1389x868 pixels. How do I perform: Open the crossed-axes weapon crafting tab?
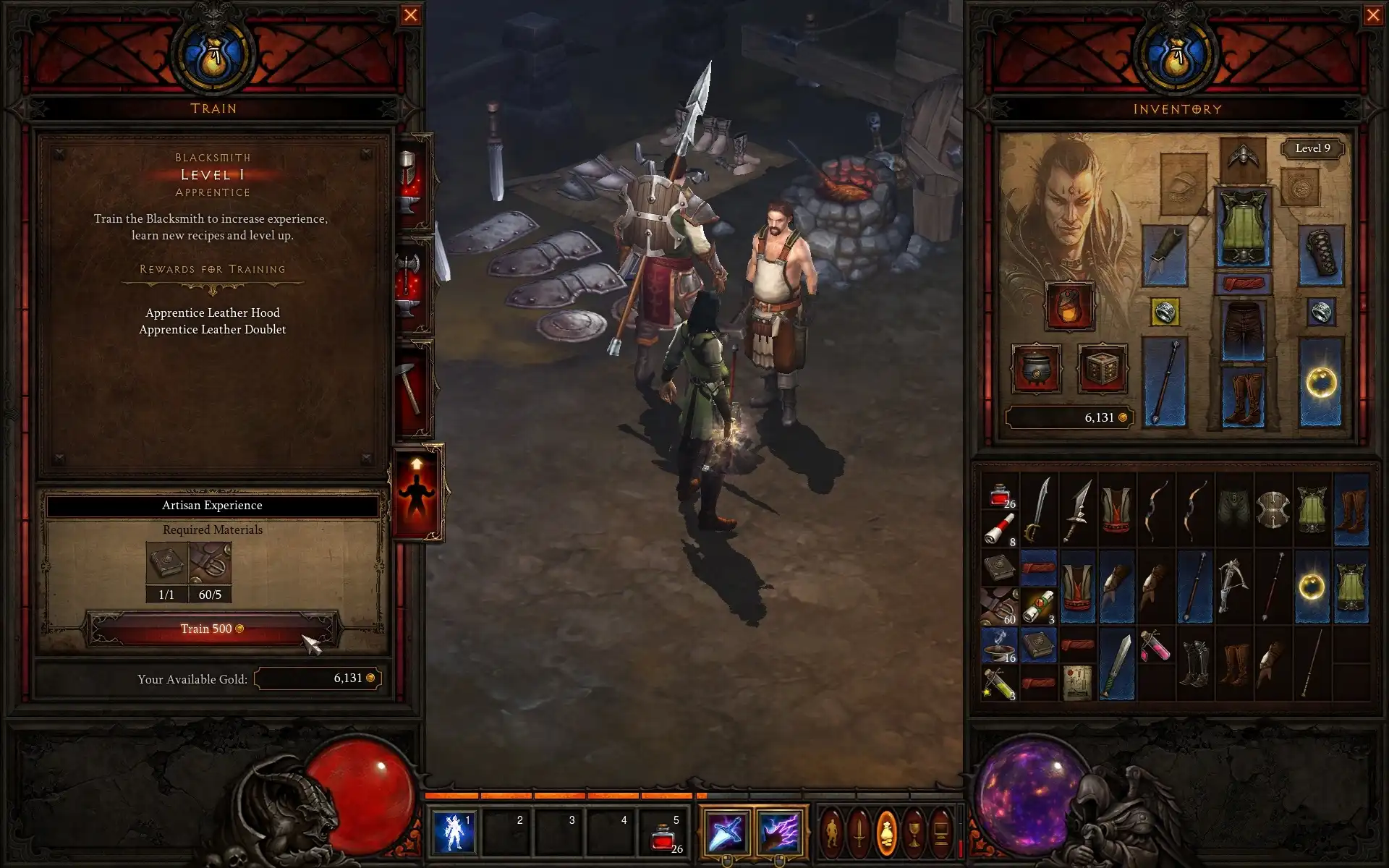411,286
